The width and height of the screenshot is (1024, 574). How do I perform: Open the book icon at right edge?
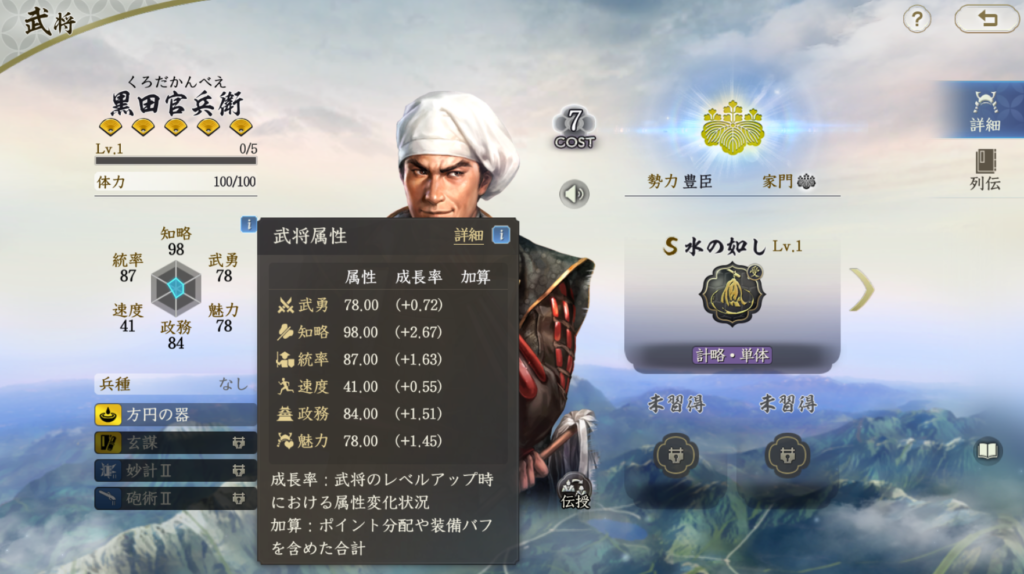point(987,451)
